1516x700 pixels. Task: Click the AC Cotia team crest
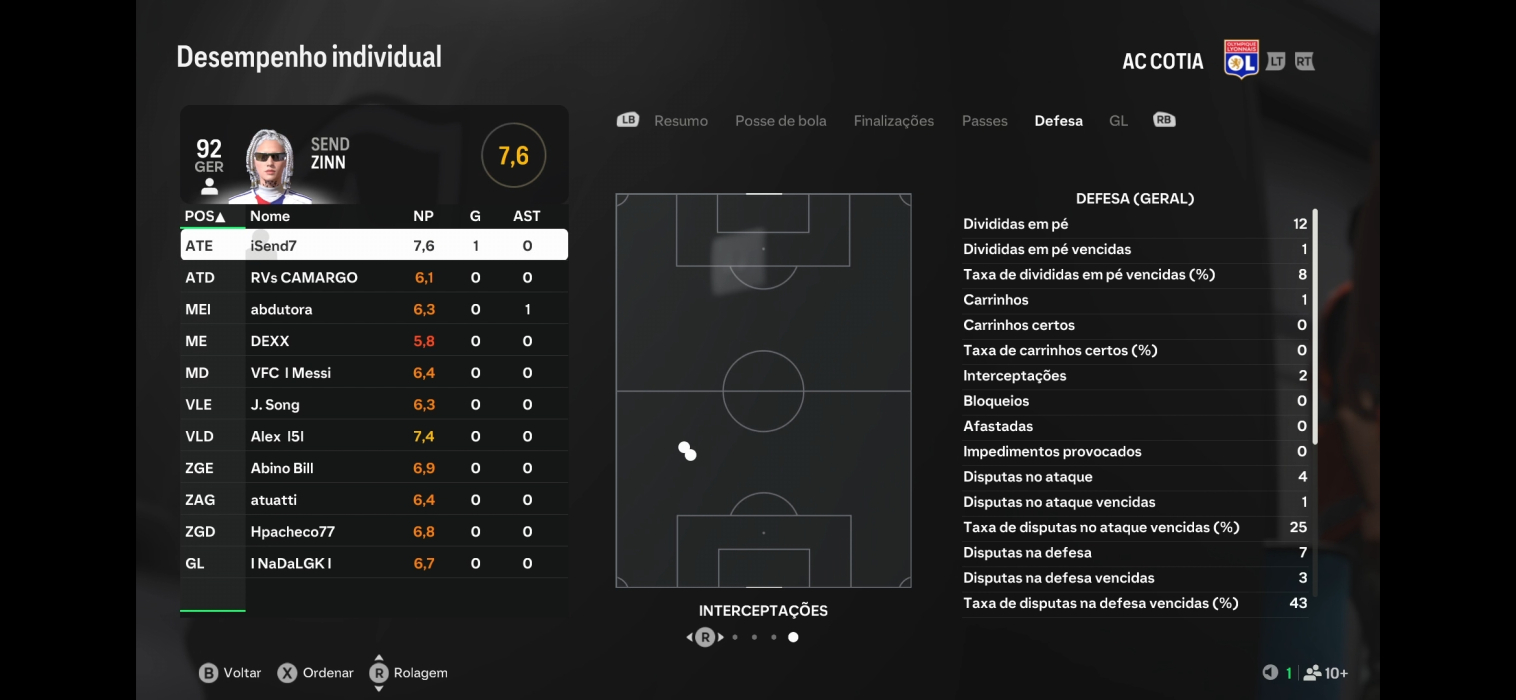point(1241,60)
